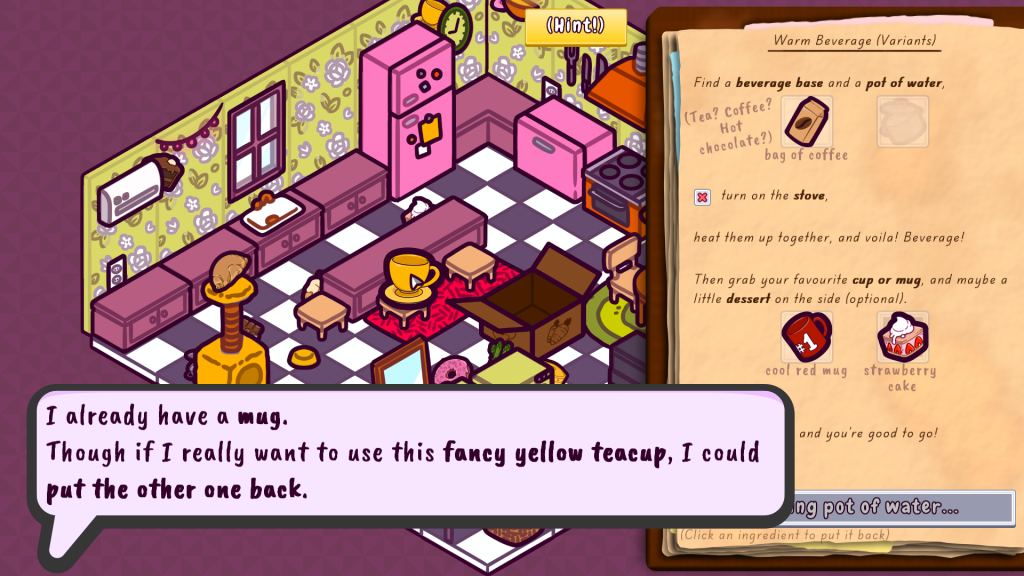Image resolution: width=1024 pixels, height=576 pixels.
Task: Toggle the turn on the stove checkbox
Action: (x=703, y=197)
